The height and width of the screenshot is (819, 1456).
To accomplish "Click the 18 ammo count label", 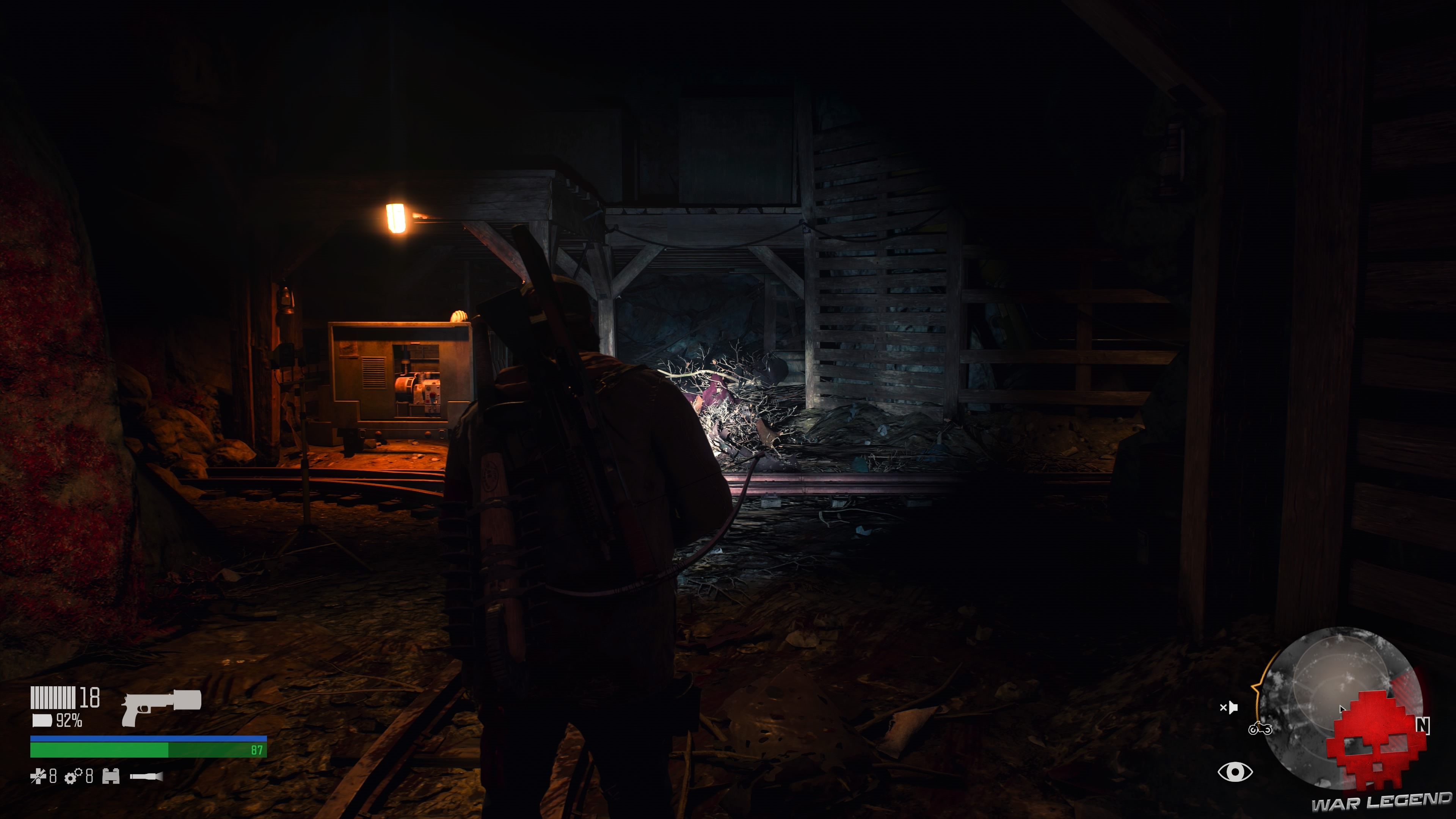I will (x=89, y=698).
